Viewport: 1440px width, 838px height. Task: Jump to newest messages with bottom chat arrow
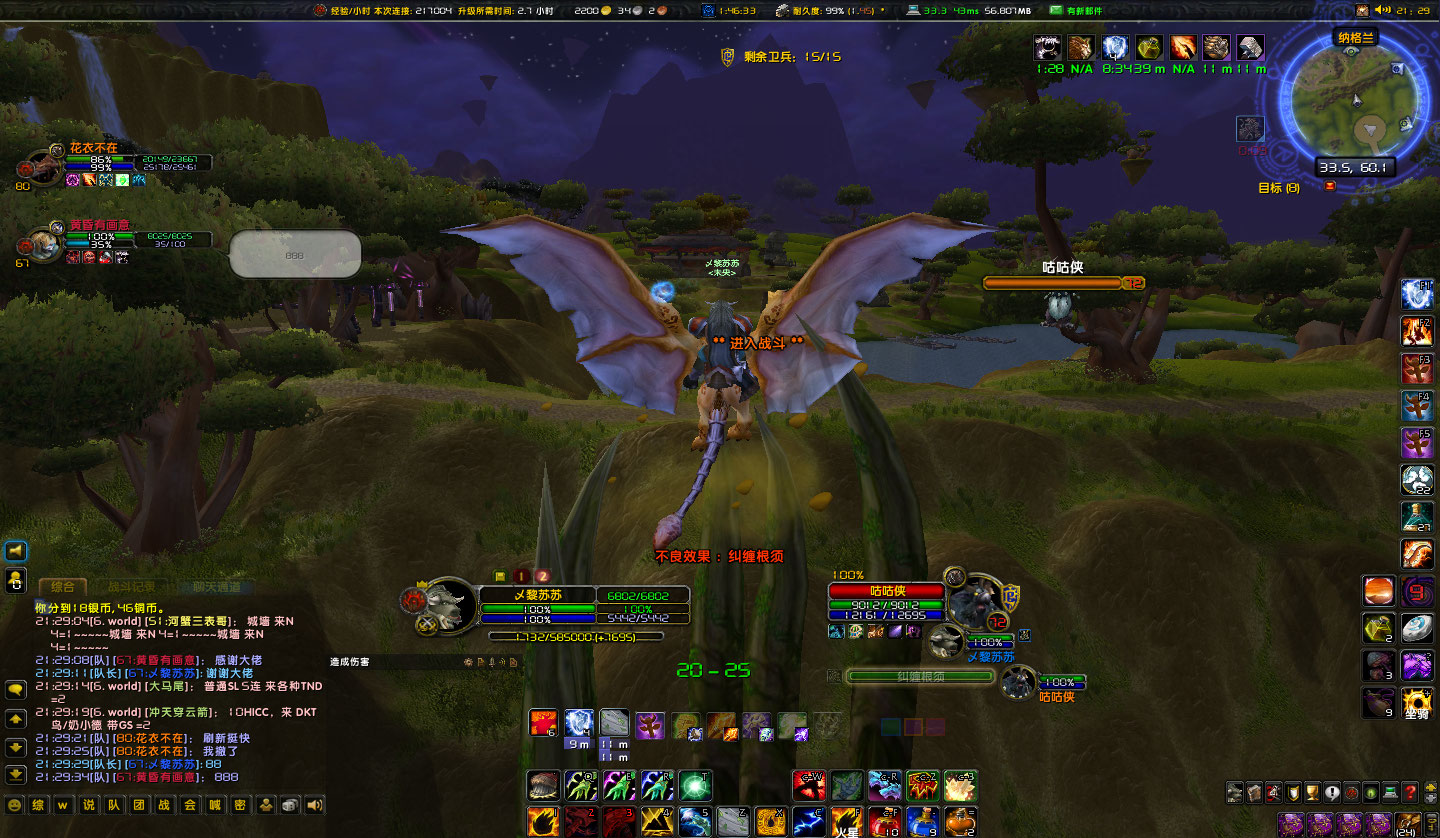[16, 772]
